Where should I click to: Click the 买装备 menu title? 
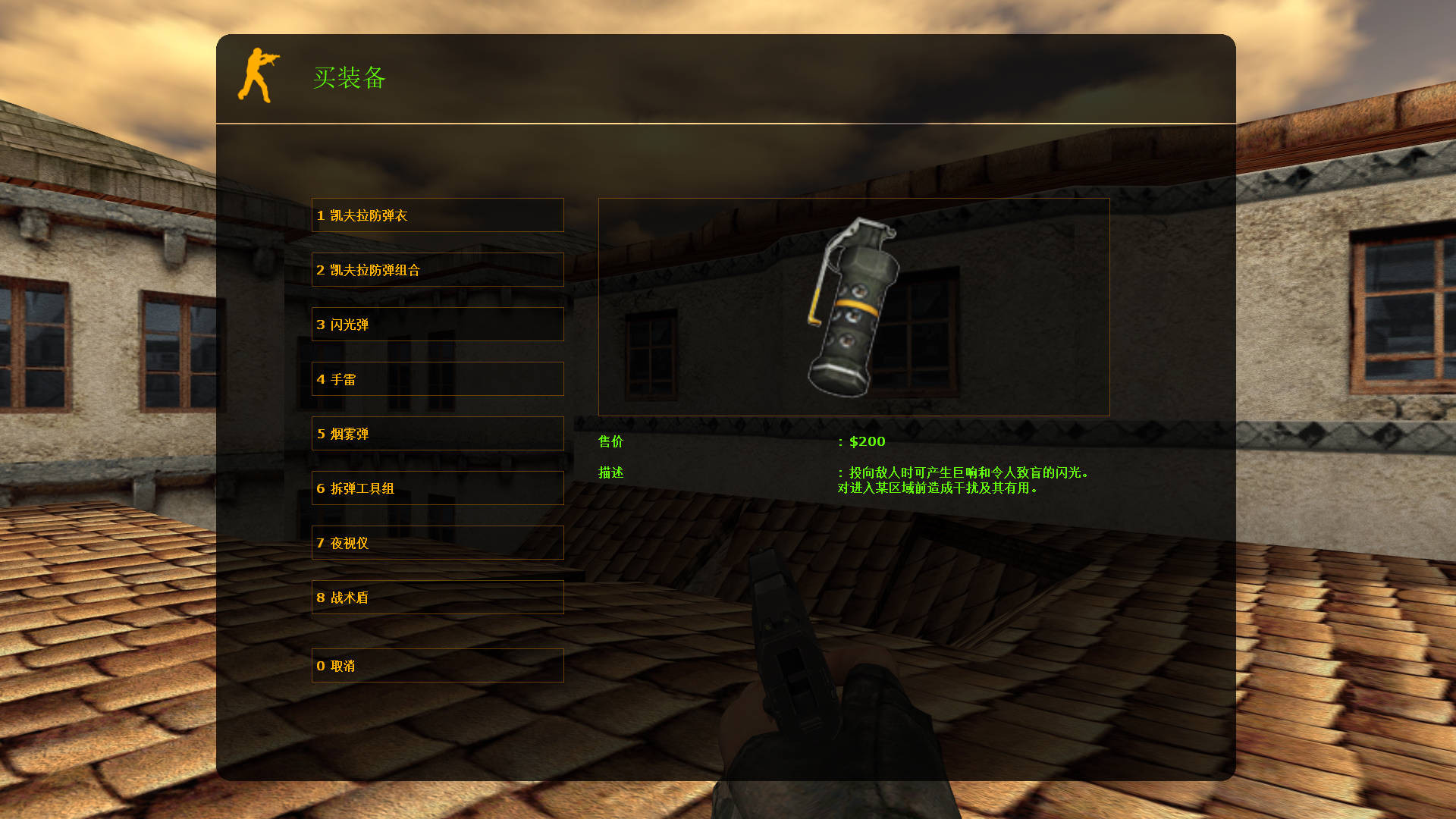(x=350, y=78)
